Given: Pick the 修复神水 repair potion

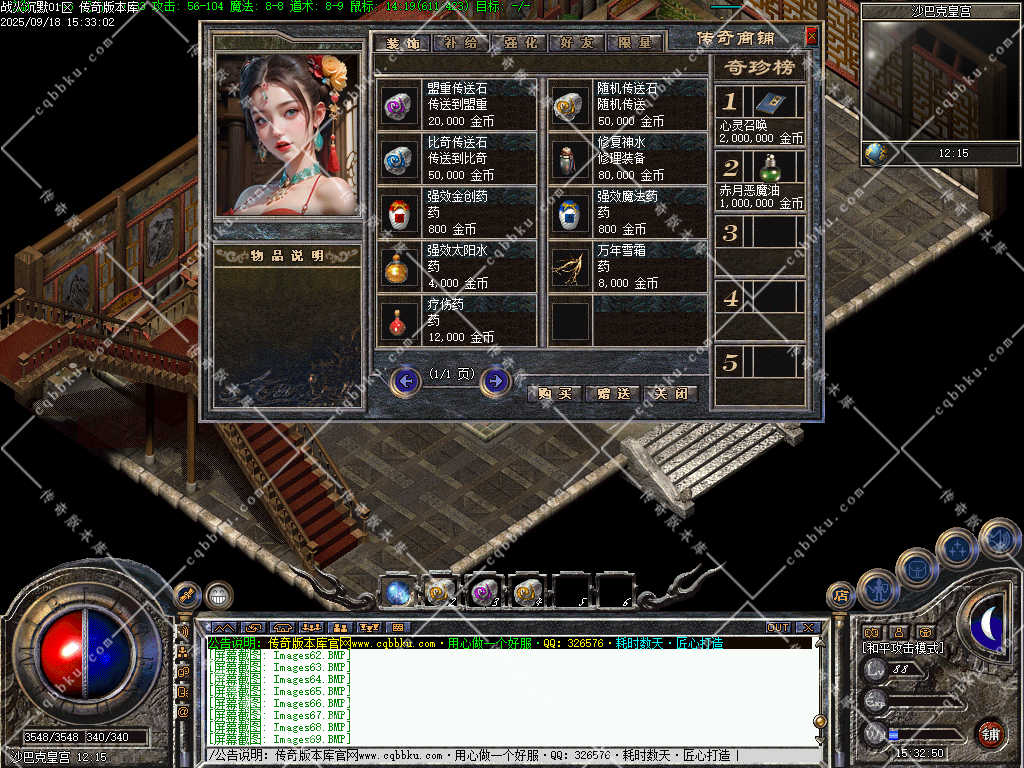Looking at the screenshot, I should click(570, 158).
